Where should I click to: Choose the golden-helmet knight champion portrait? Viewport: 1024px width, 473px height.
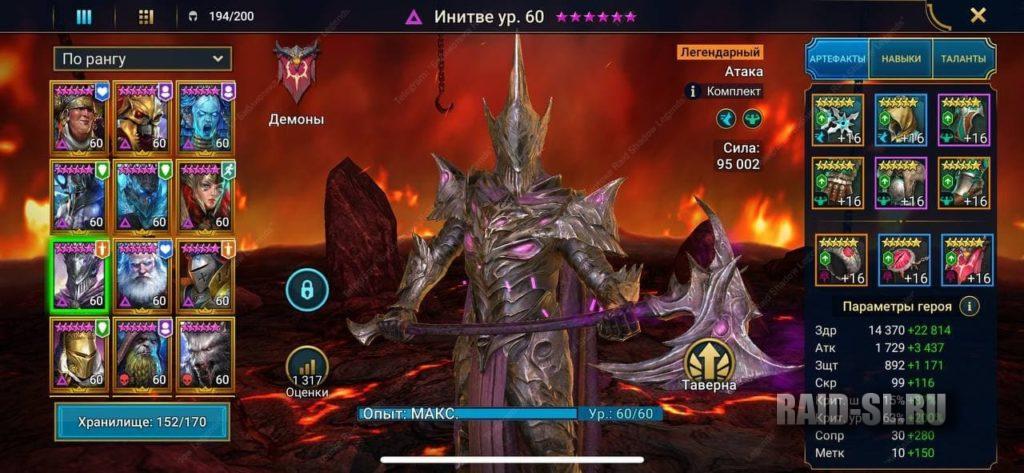pyautogui.click(x=80, y=352)
